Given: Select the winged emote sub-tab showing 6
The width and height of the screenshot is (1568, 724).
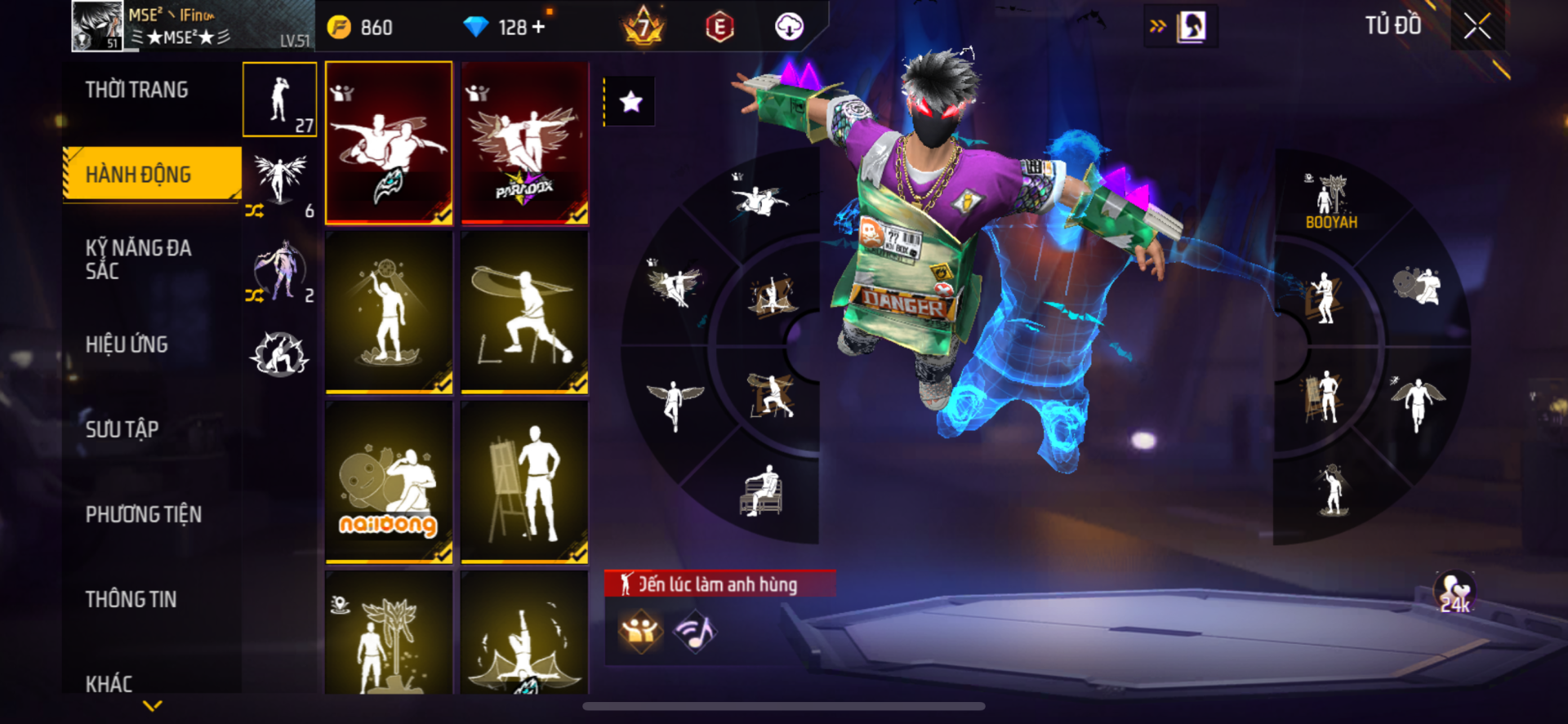Looking at the screenshot, I should (x=280, y=184).
